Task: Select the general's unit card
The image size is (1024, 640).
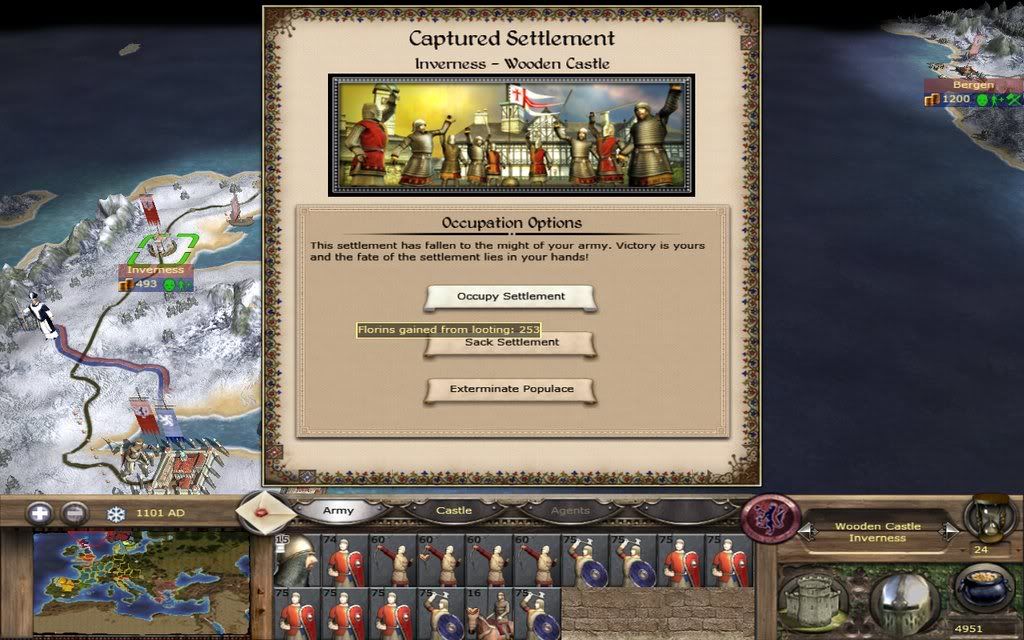Action: click(295, 559)
